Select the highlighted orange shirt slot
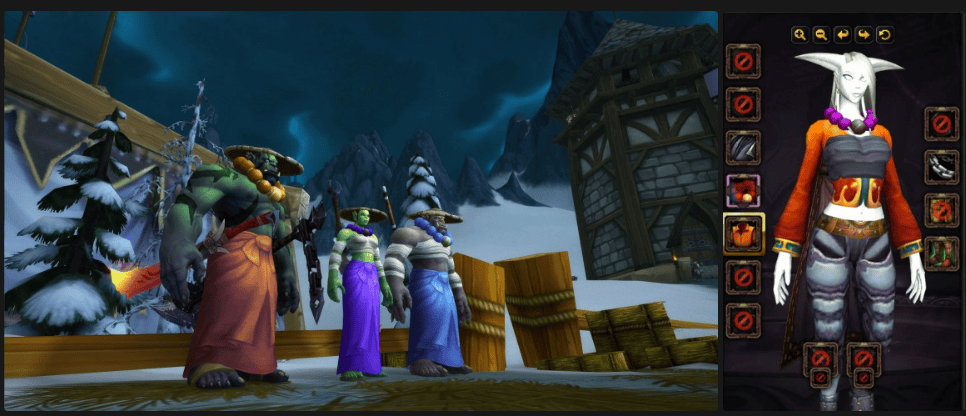 coord(743,234)
